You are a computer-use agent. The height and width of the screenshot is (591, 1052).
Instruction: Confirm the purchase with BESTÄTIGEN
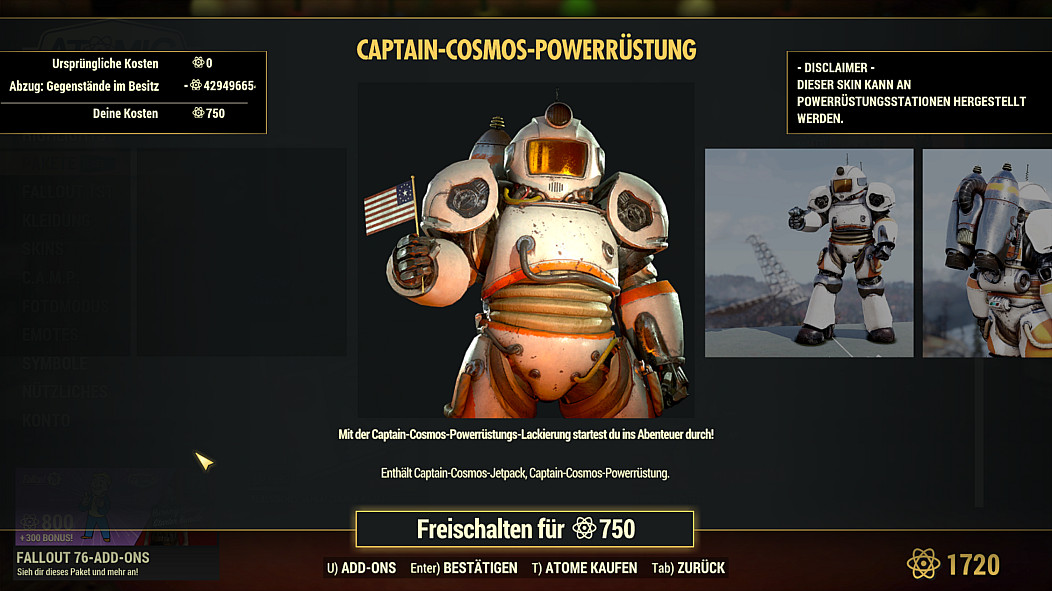(464, 568)
